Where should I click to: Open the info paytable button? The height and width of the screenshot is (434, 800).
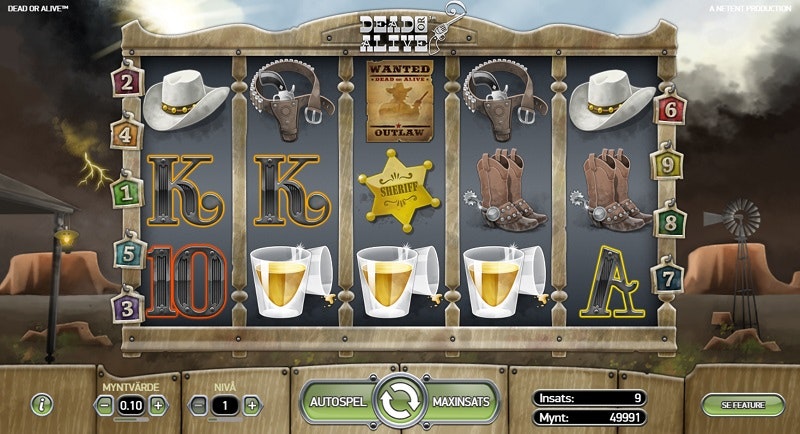[42, 405]
